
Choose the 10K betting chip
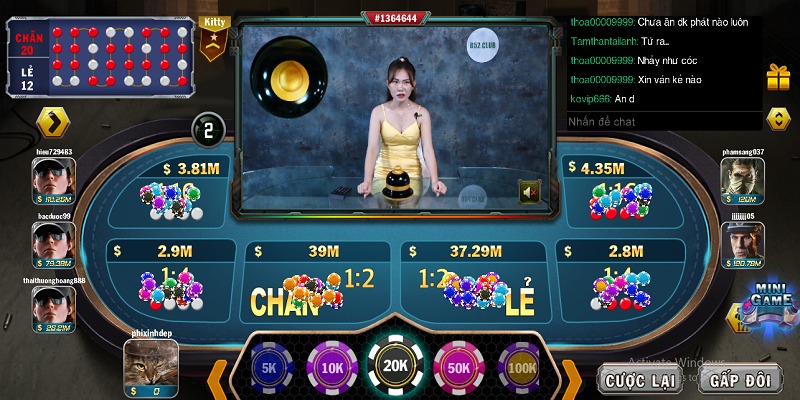coord(330,366)
